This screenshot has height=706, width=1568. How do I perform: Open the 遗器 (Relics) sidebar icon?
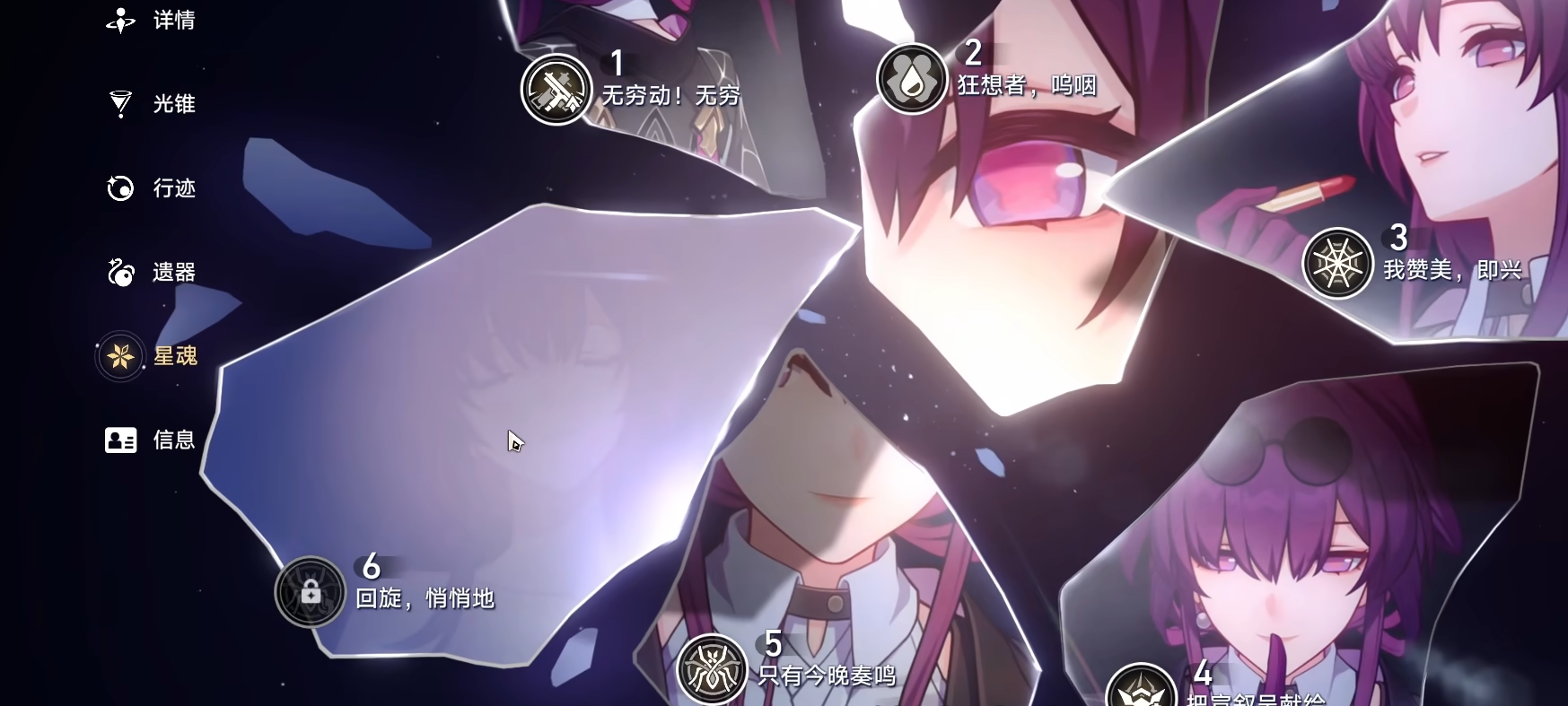119,272
